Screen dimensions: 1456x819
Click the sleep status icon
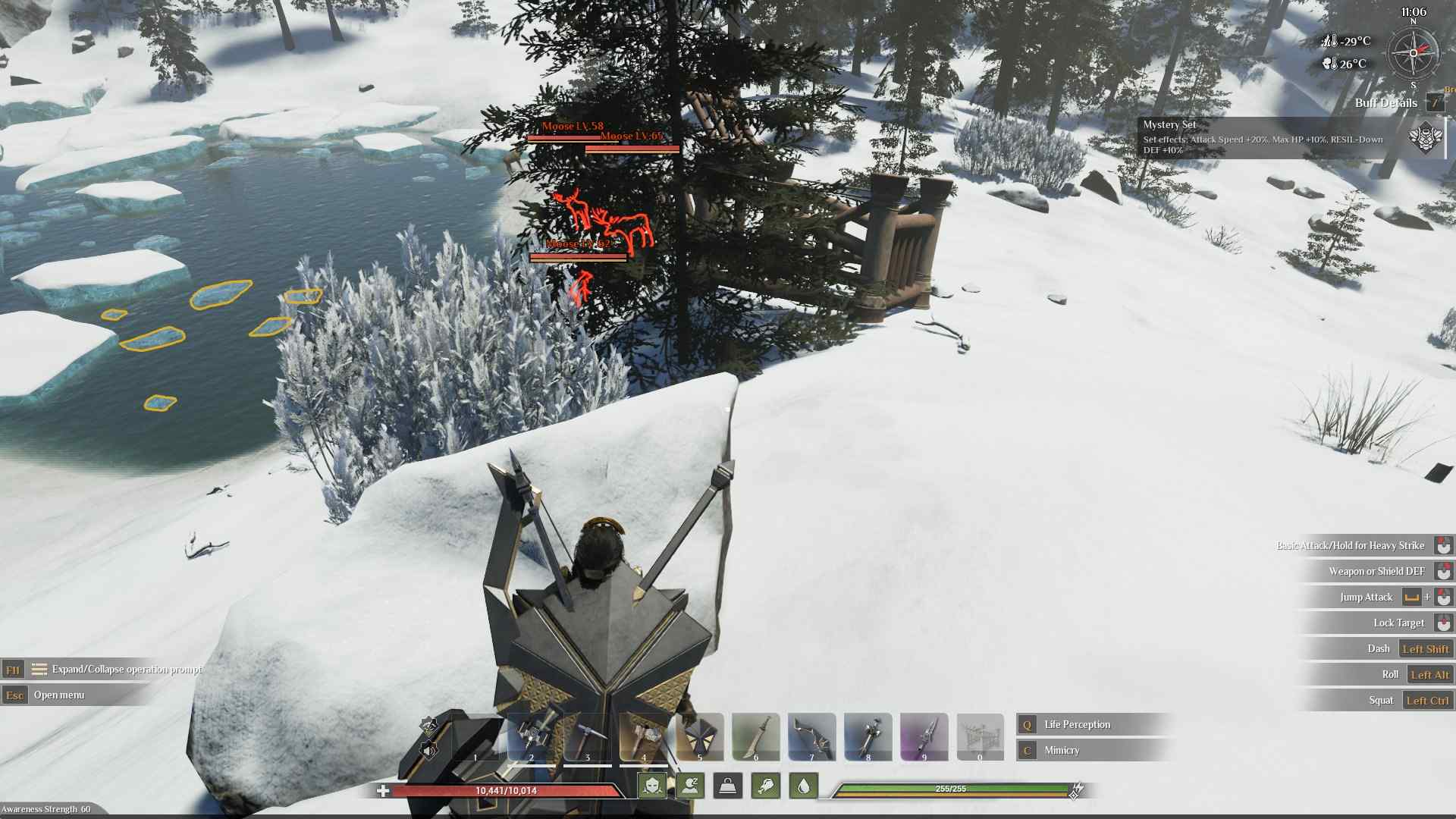pos(690,786)
